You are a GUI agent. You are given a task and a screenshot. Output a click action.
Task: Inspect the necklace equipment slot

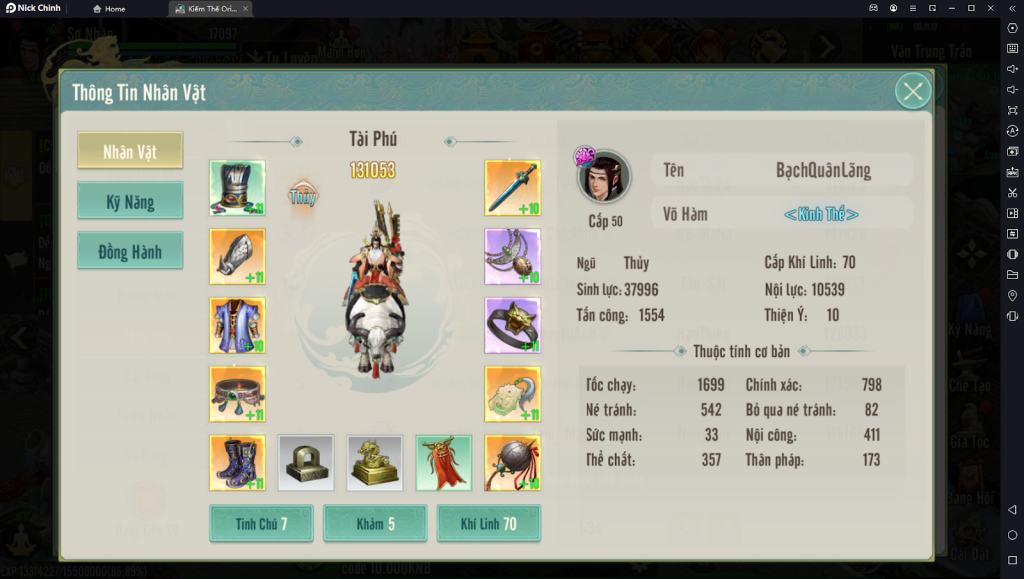[512, 257]
